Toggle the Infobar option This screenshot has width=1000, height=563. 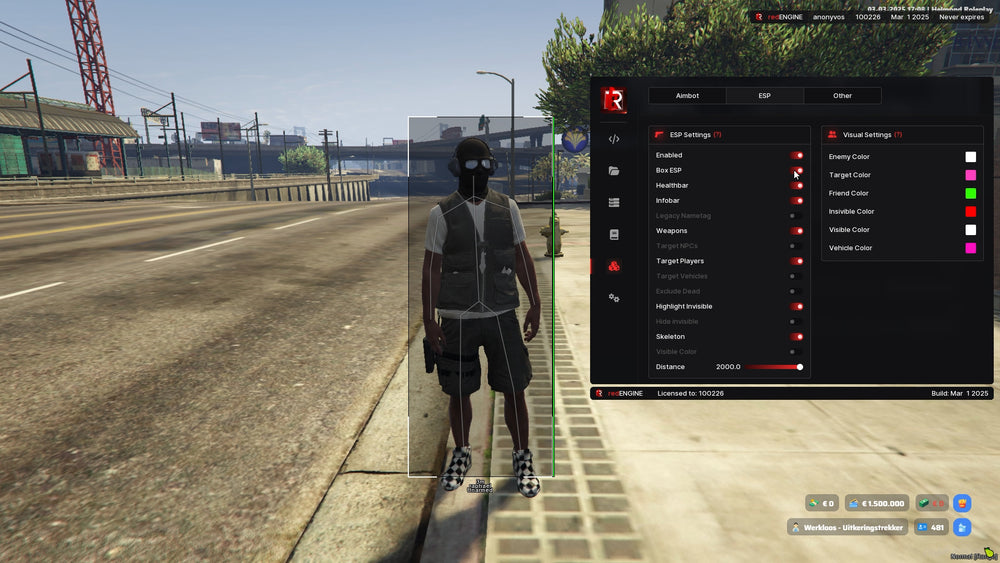click(x=797, y=201)
